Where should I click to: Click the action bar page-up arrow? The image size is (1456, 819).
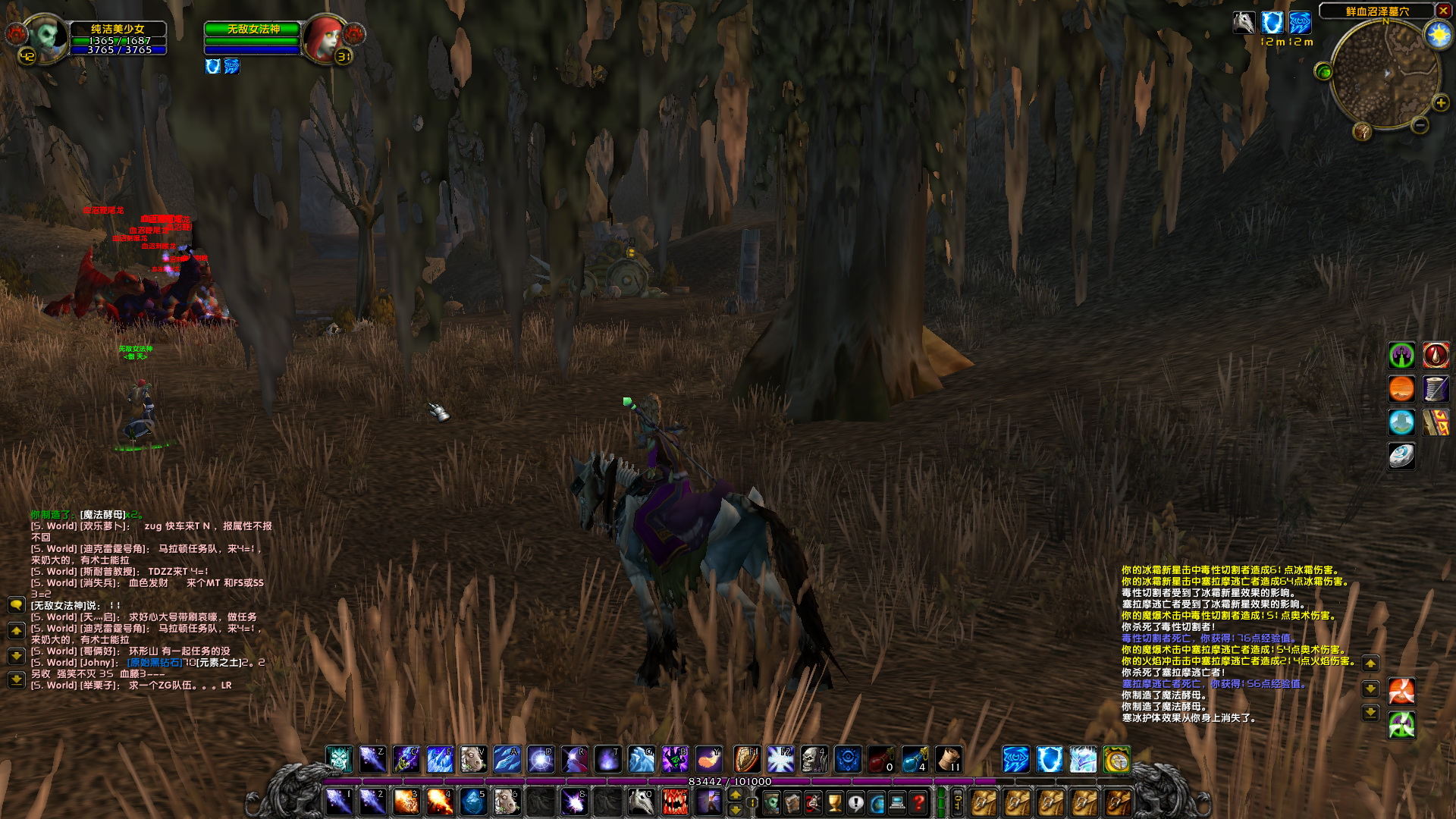tap(736, 795)
